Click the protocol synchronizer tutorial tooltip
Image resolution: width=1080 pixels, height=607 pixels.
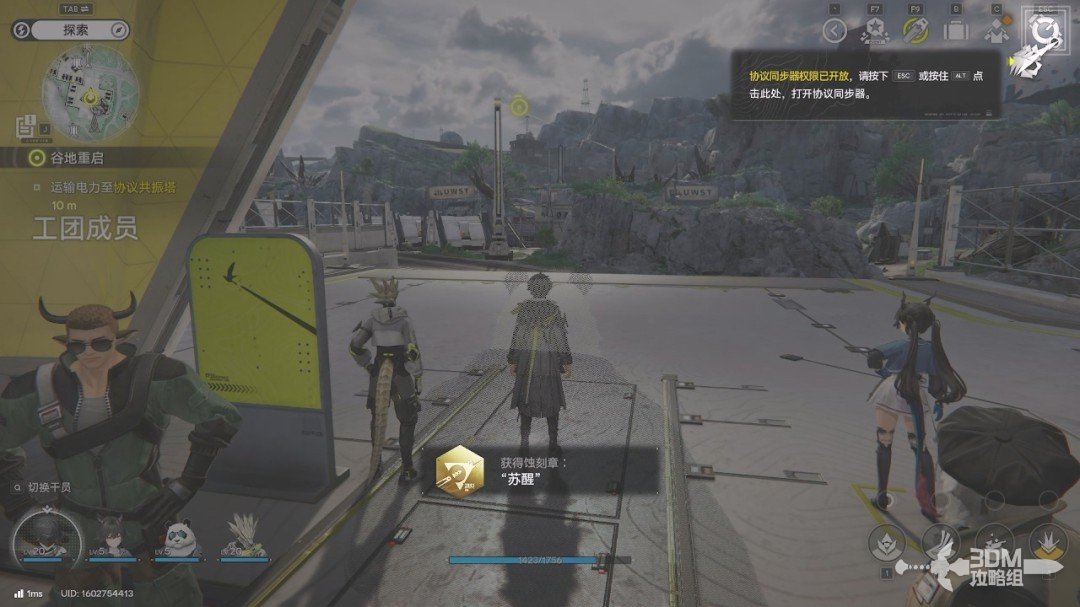(x=865, y=84)
